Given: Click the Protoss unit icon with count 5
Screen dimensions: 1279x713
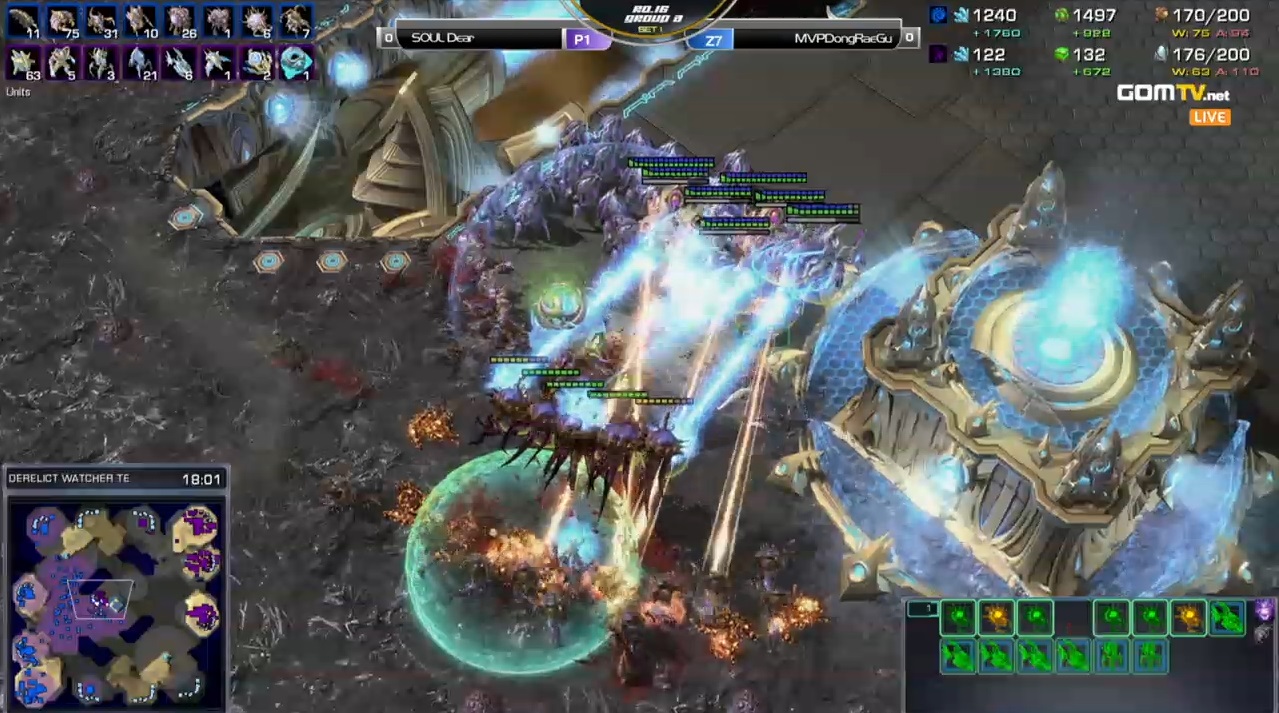Looking at the screenshot, I should click(x=62, y=63).
